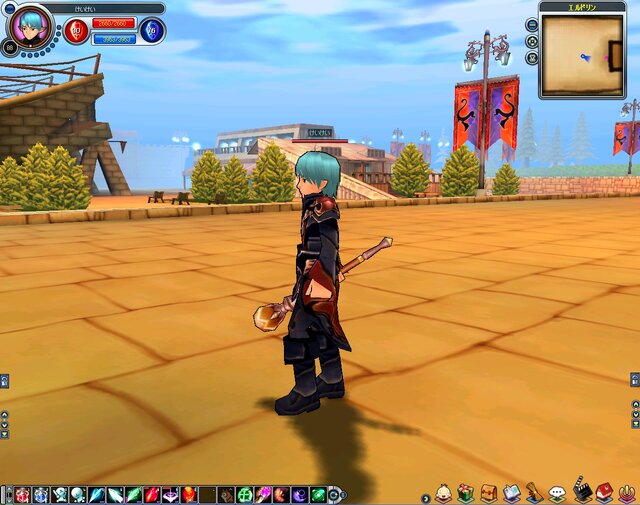Click the top round button beside the minimap
Viewport: 640px width, 505px height.
point(531,26)
